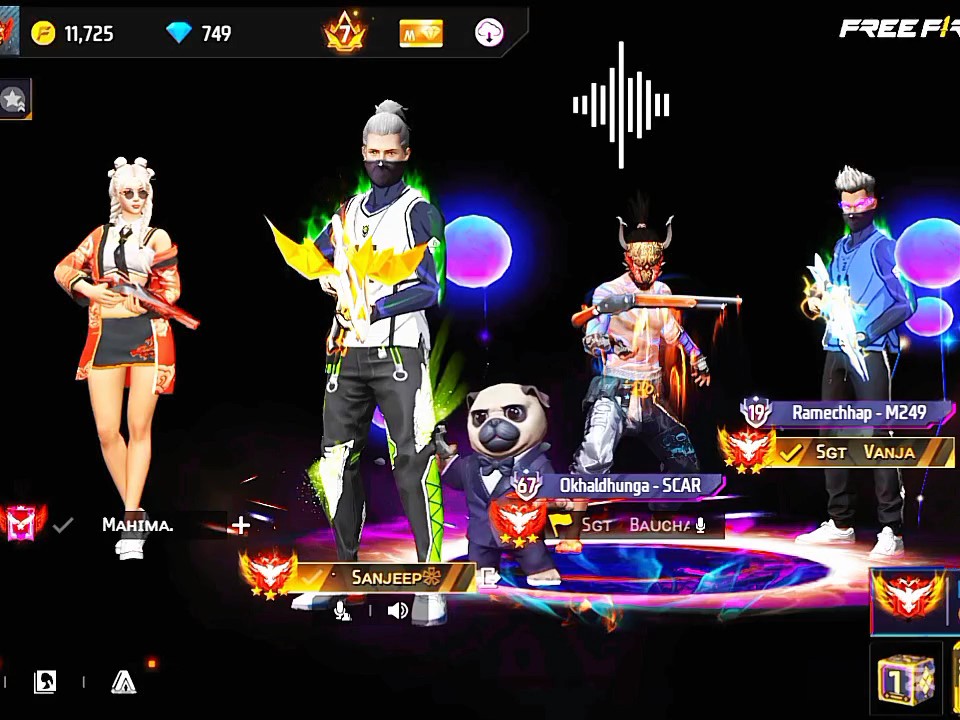Toggle the speaker sound icon
The image size is (960, 720).
pos(398,610)
